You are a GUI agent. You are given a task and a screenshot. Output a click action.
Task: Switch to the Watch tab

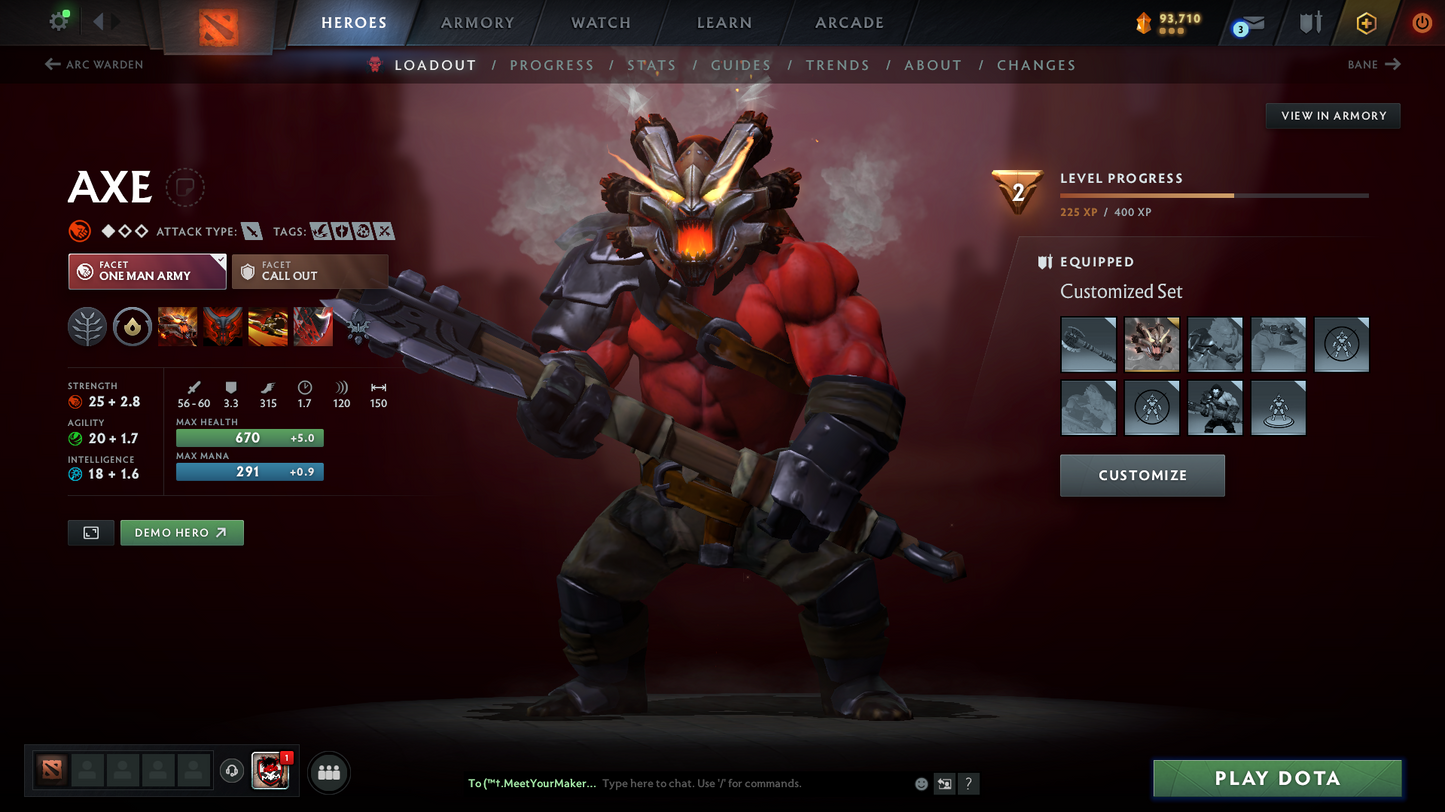tap(600, 23)
